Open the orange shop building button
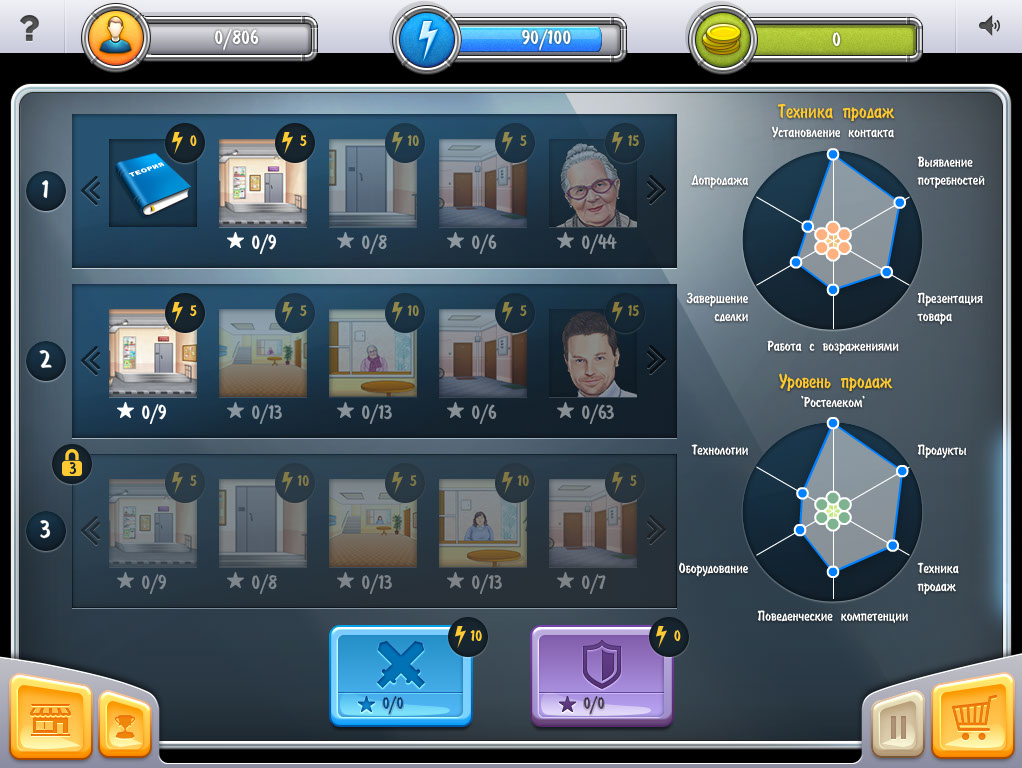The height and width of the screenshot is (768, 1022). [49, 718]
